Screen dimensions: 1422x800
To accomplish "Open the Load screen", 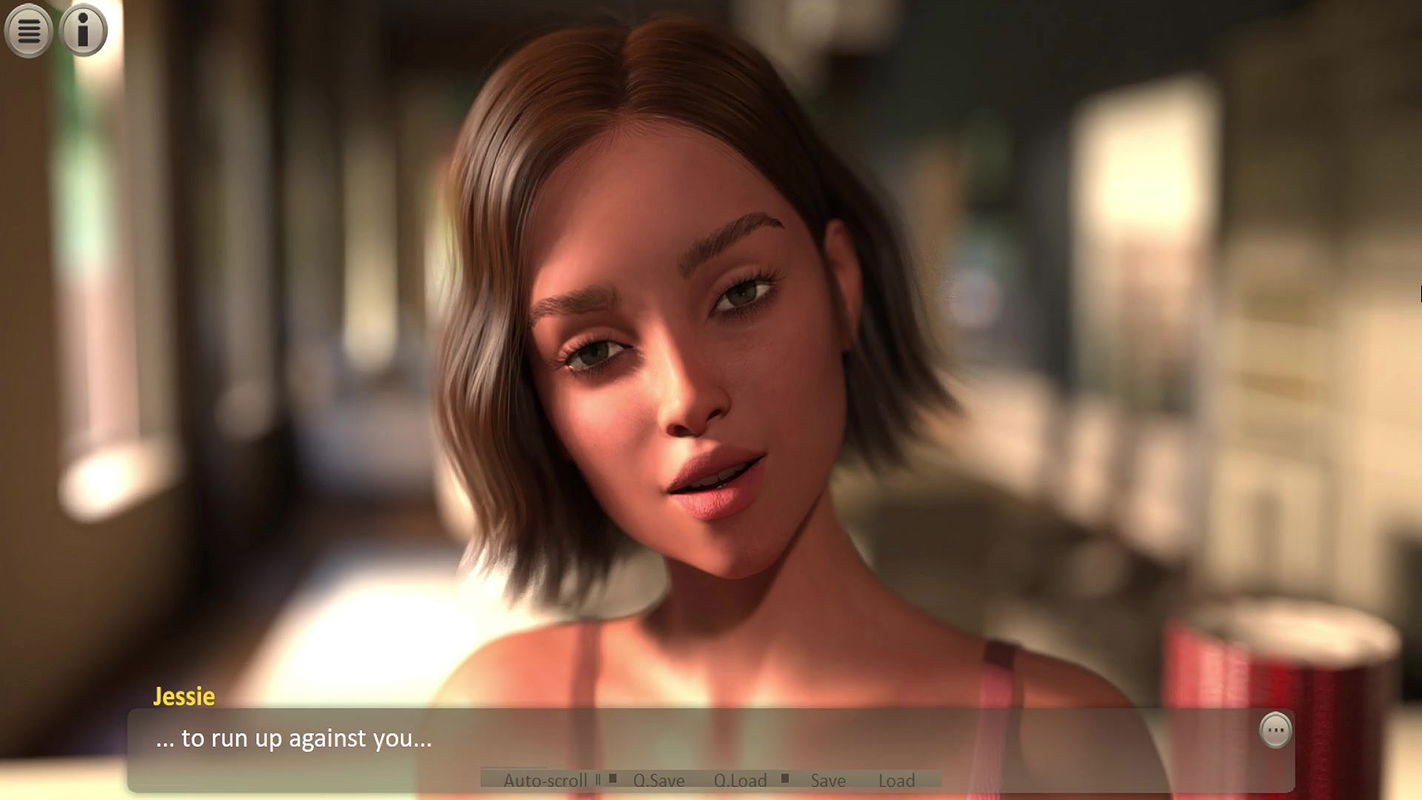I will [896, 780].
